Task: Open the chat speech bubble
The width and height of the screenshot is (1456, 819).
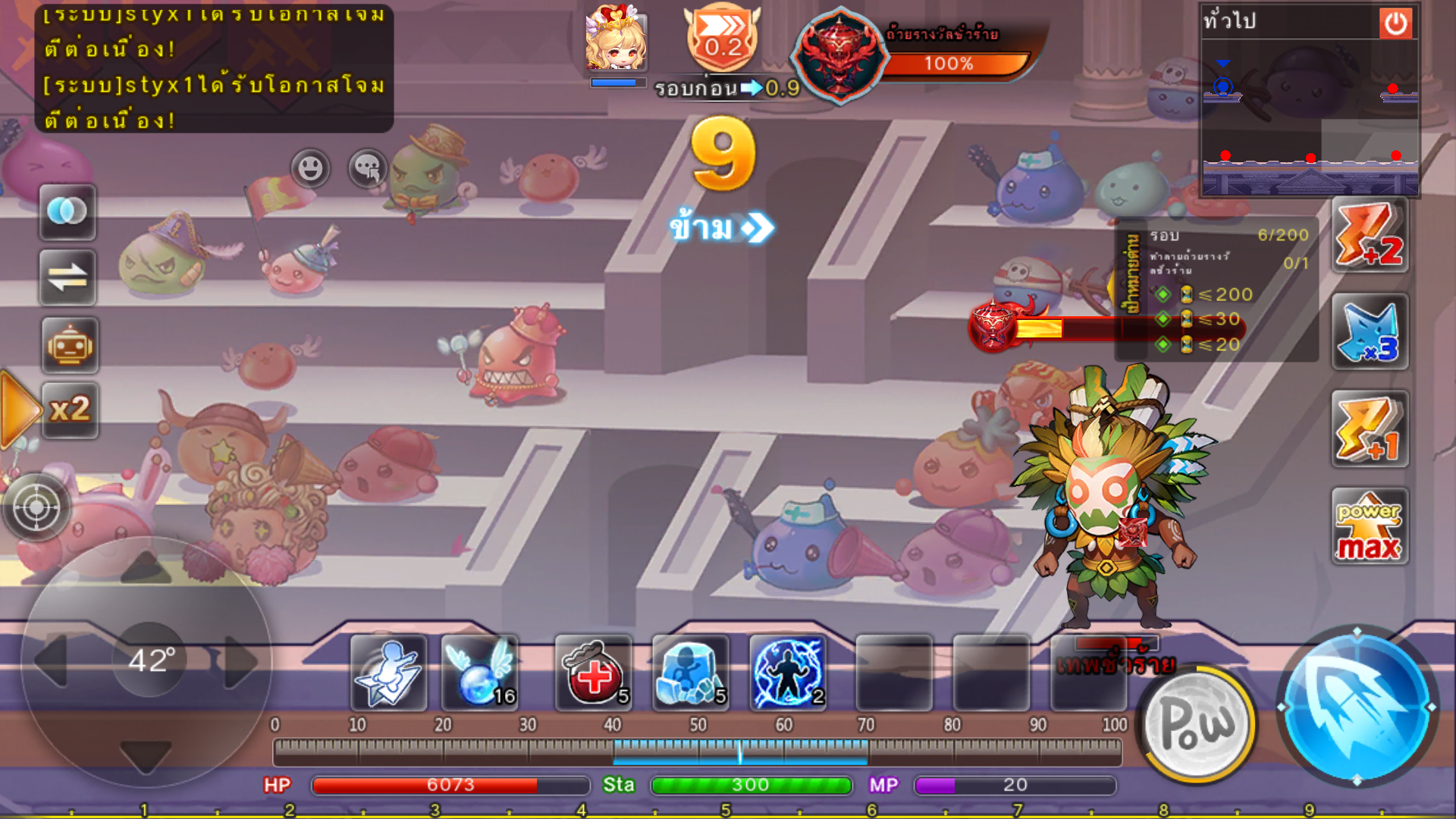Action: pyautogui.click(x=368, y=168)
